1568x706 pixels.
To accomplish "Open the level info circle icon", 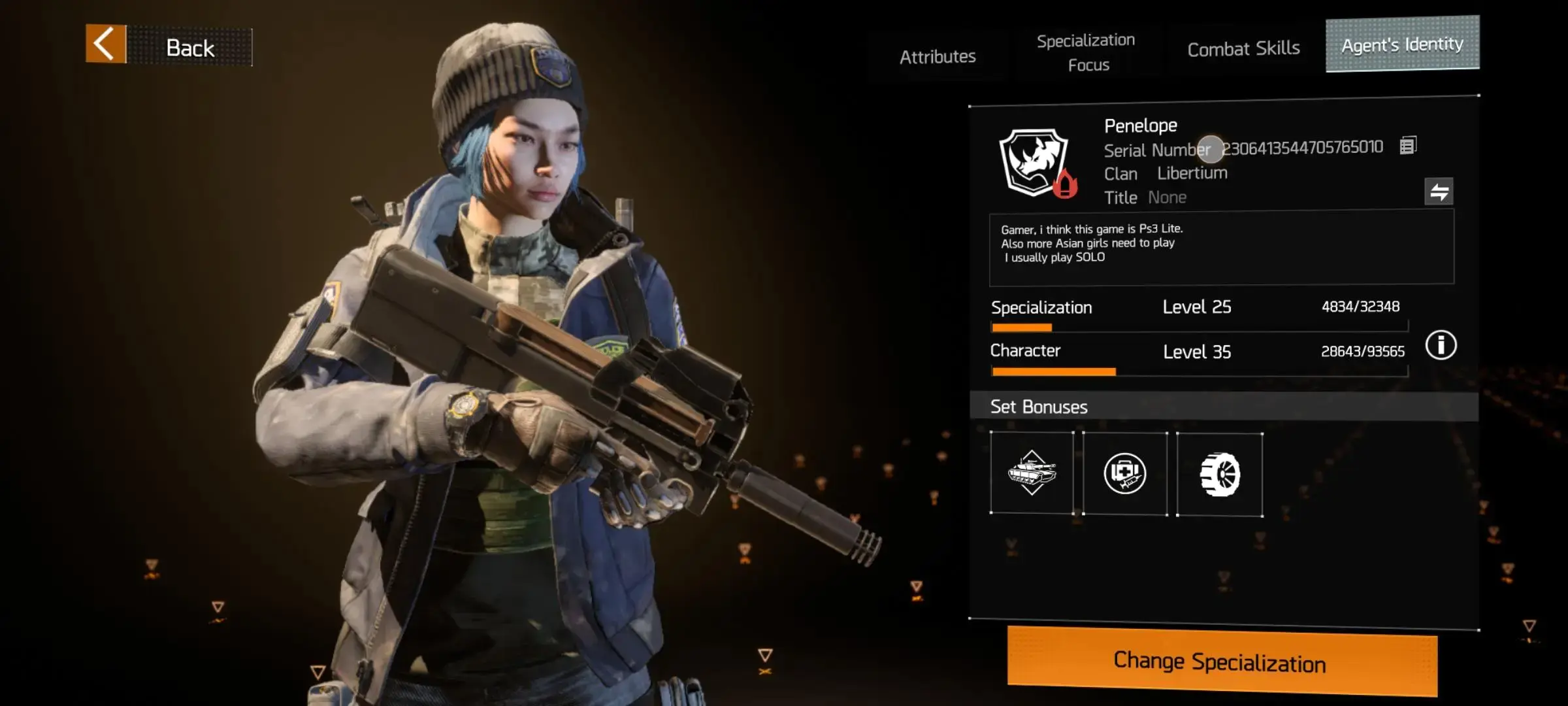I will pyautogui.click(x=1441, y=345).
